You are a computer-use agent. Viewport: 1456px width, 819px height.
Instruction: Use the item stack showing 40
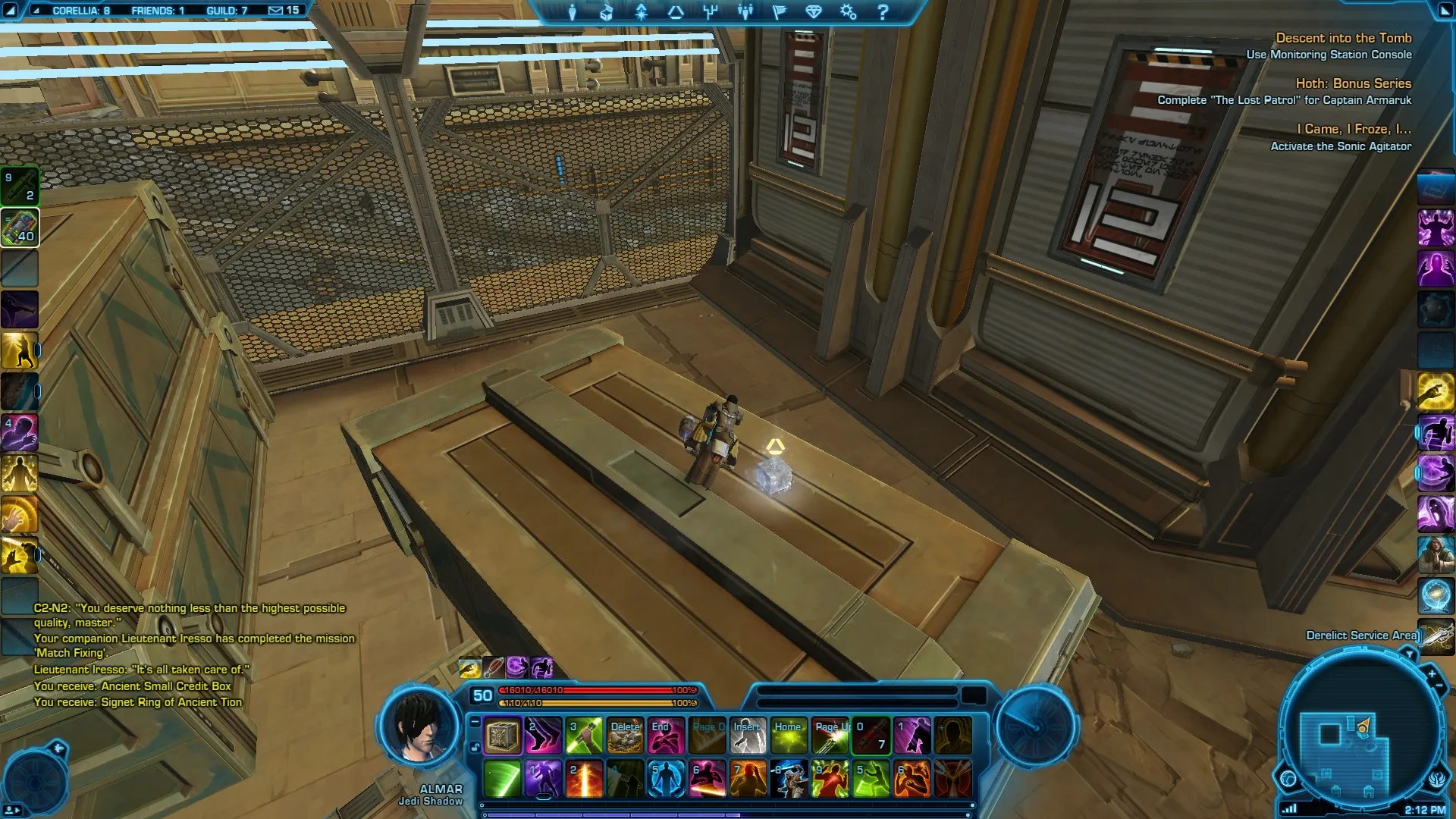pyautogui.click(x=20, y=227)
